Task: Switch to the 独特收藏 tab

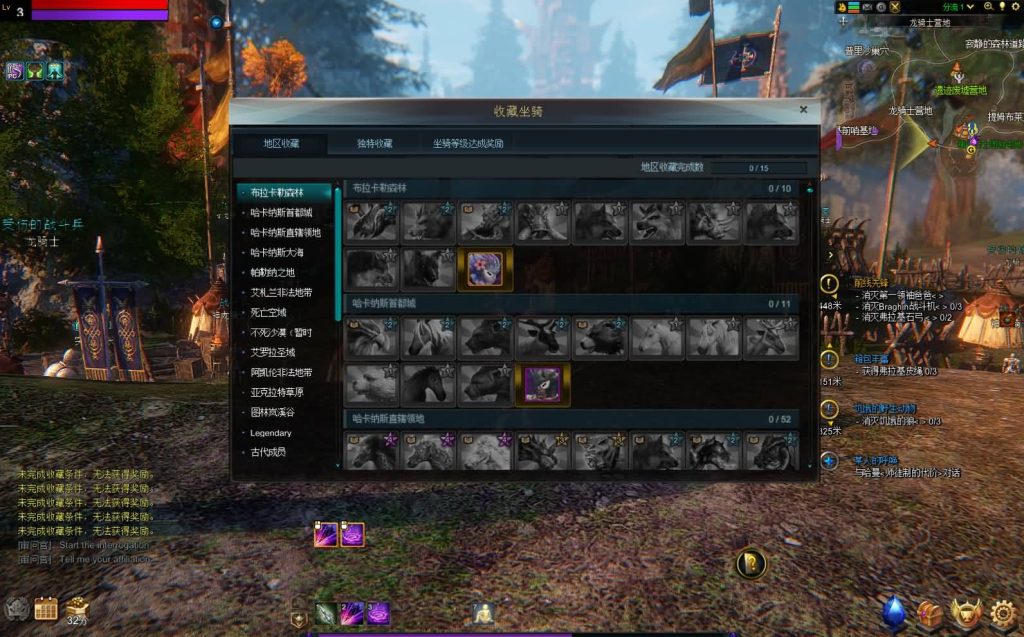Action: [375, 143]
